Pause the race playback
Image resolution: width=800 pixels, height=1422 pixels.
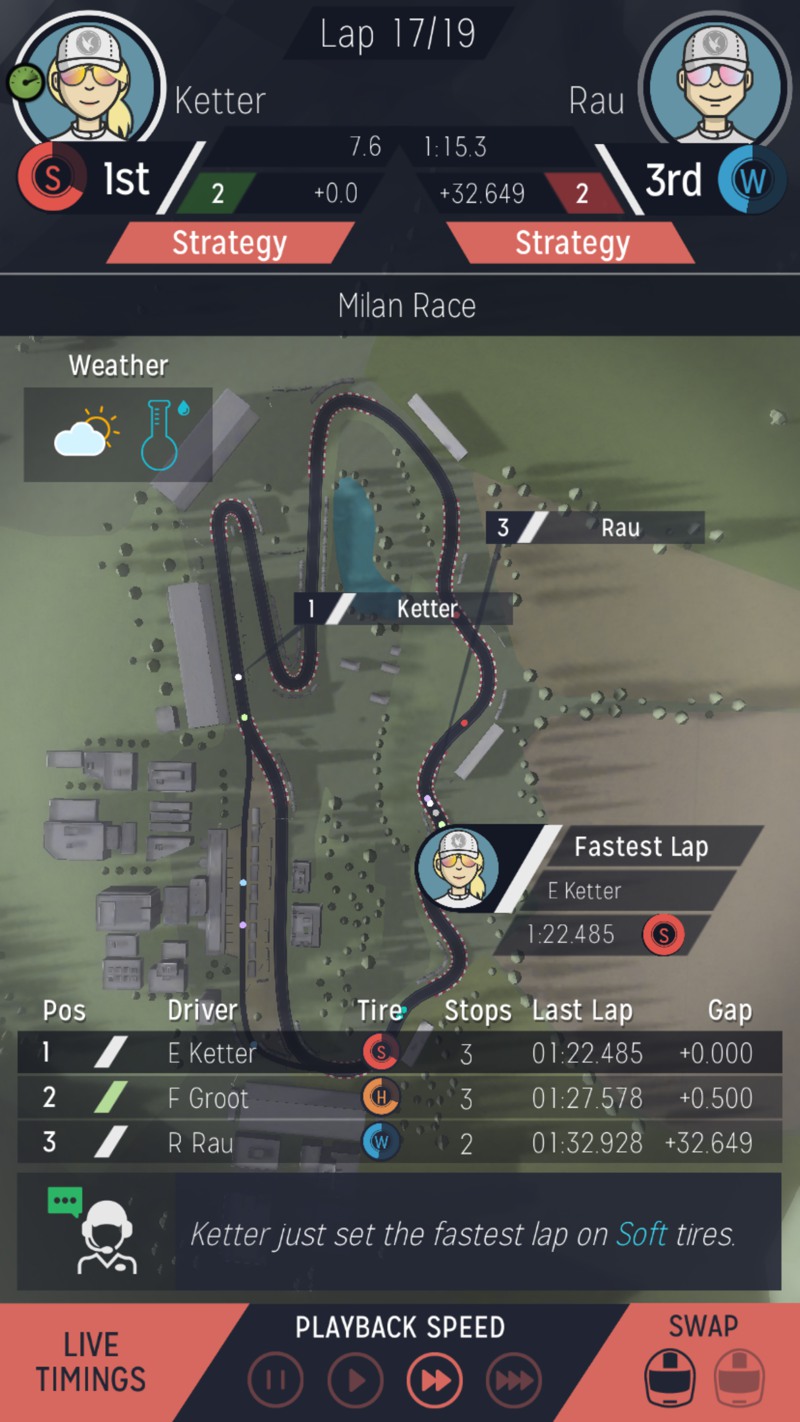coord(275,1381)
